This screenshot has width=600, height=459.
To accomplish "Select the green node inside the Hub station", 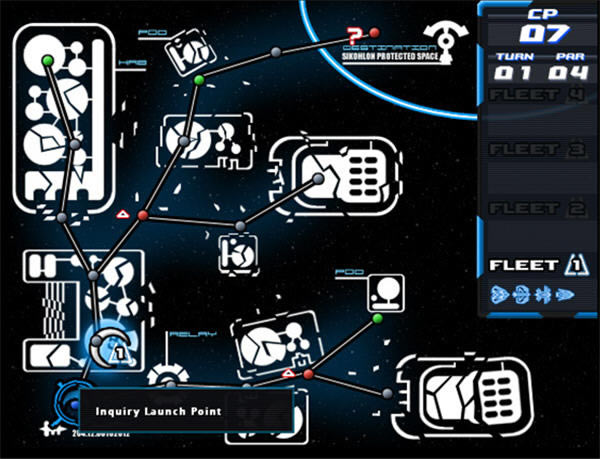I will [48, 63].
